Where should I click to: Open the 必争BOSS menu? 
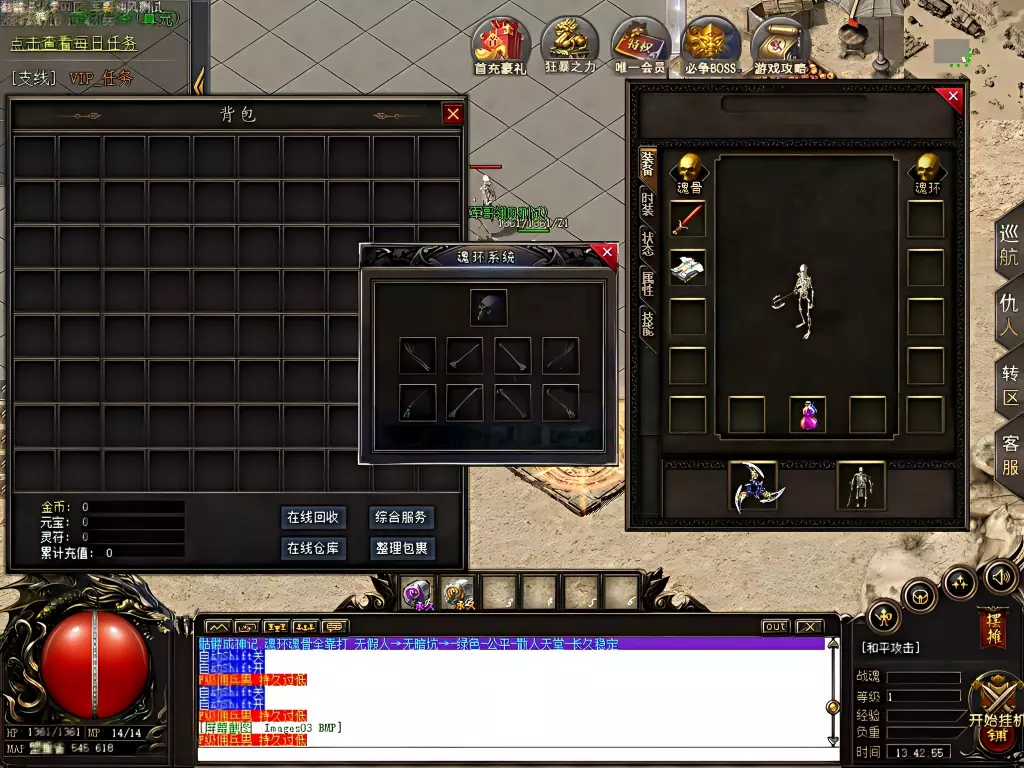click(711, 45)
